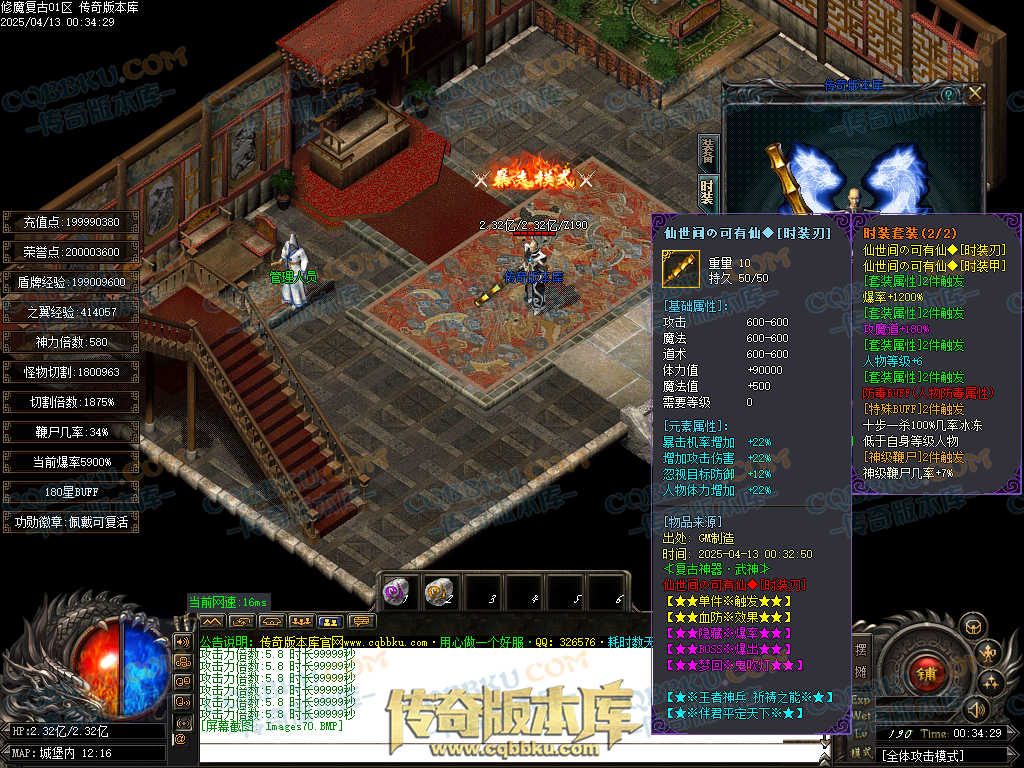Open the 之翼经验 wing experience entry

[70, 312]
